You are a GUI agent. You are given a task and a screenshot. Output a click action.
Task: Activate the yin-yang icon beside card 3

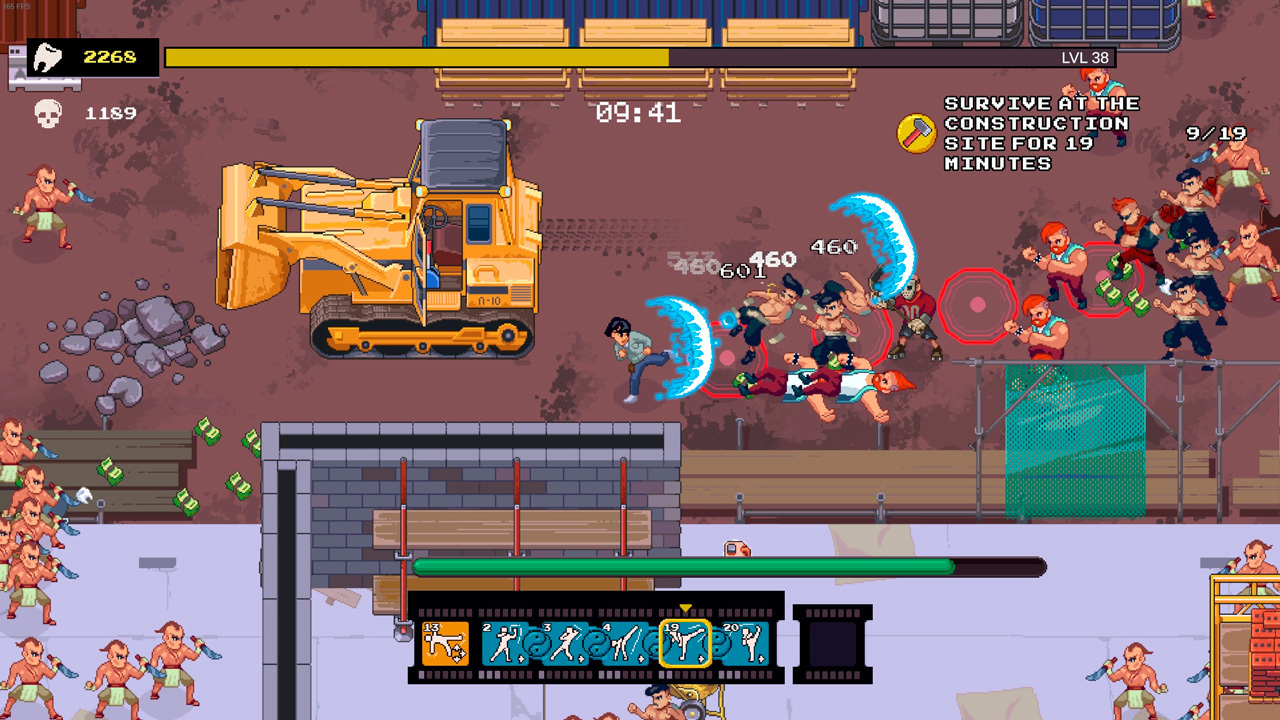[x=597, y=644]
